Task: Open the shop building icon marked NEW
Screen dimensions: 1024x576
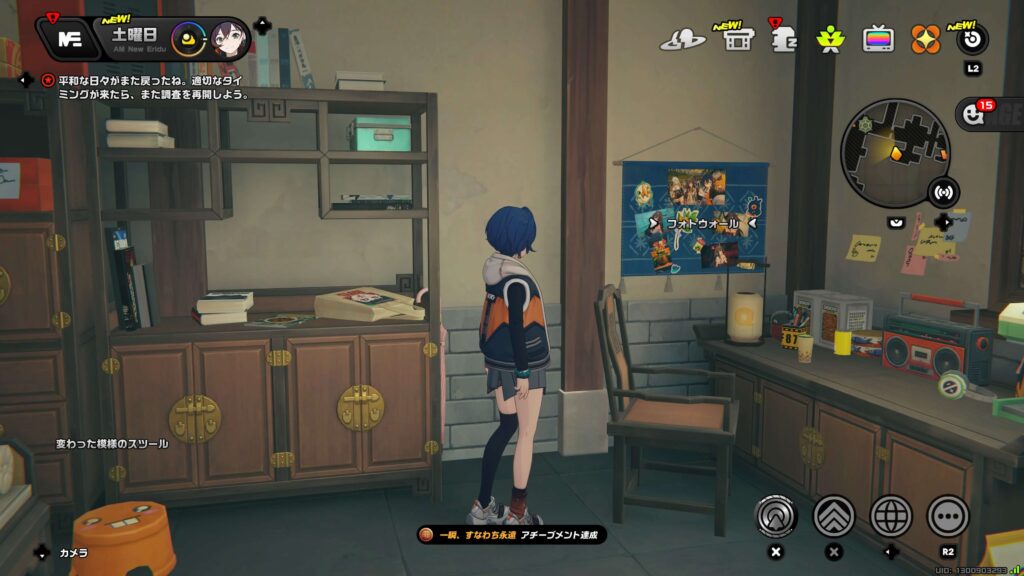Action: pos(738,40)
